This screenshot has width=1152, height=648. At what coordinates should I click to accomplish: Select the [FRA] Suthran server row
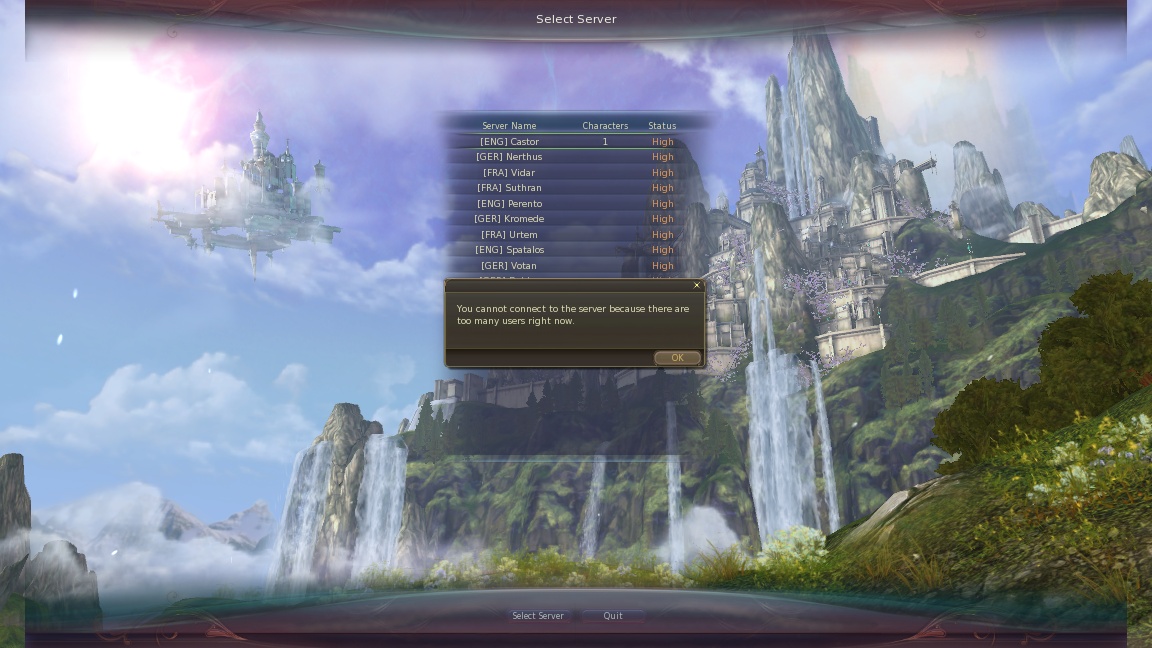[x=509, y=188]
